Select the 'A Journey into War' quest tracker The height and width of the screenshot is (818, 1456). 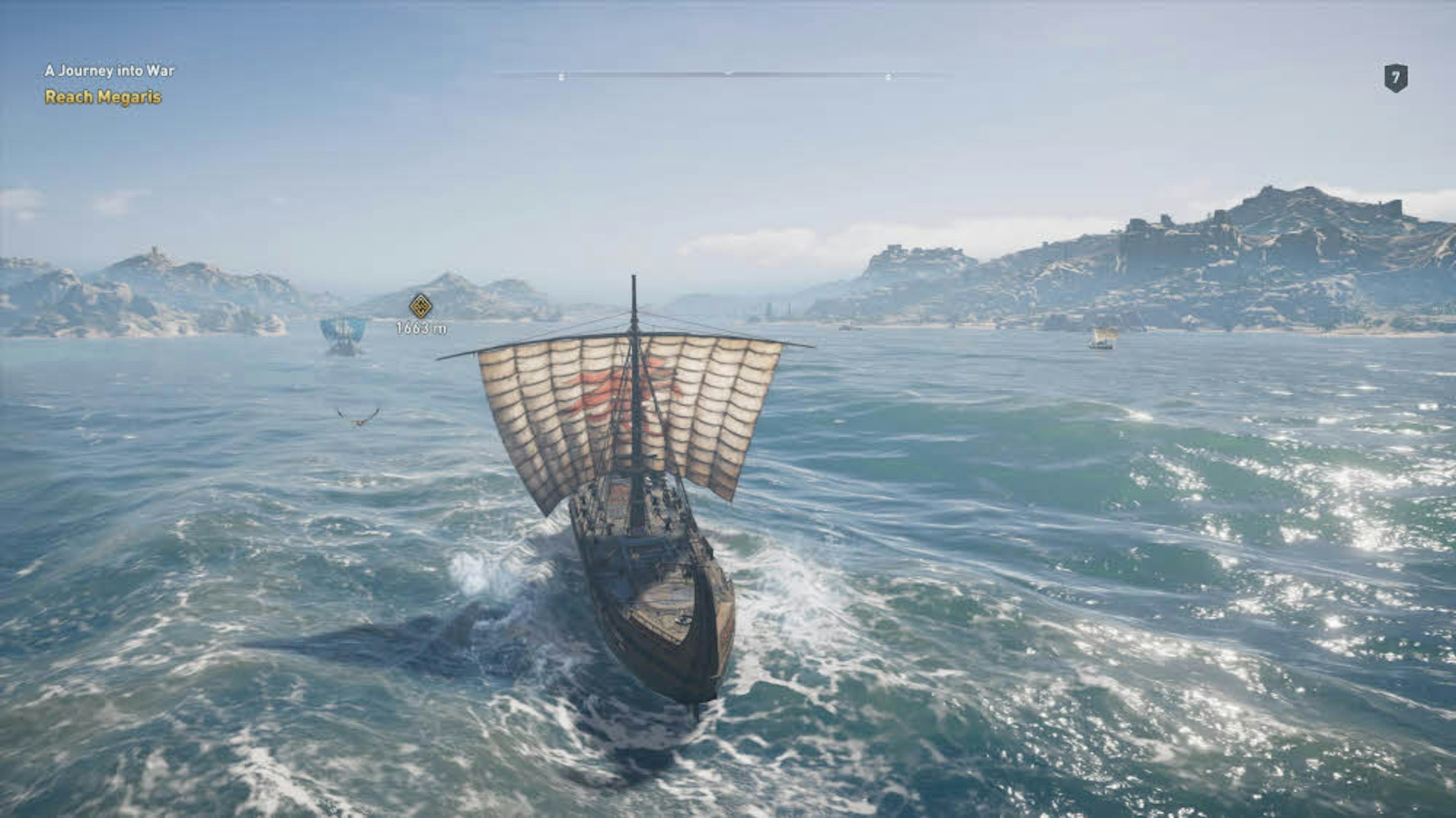(109, 71)
